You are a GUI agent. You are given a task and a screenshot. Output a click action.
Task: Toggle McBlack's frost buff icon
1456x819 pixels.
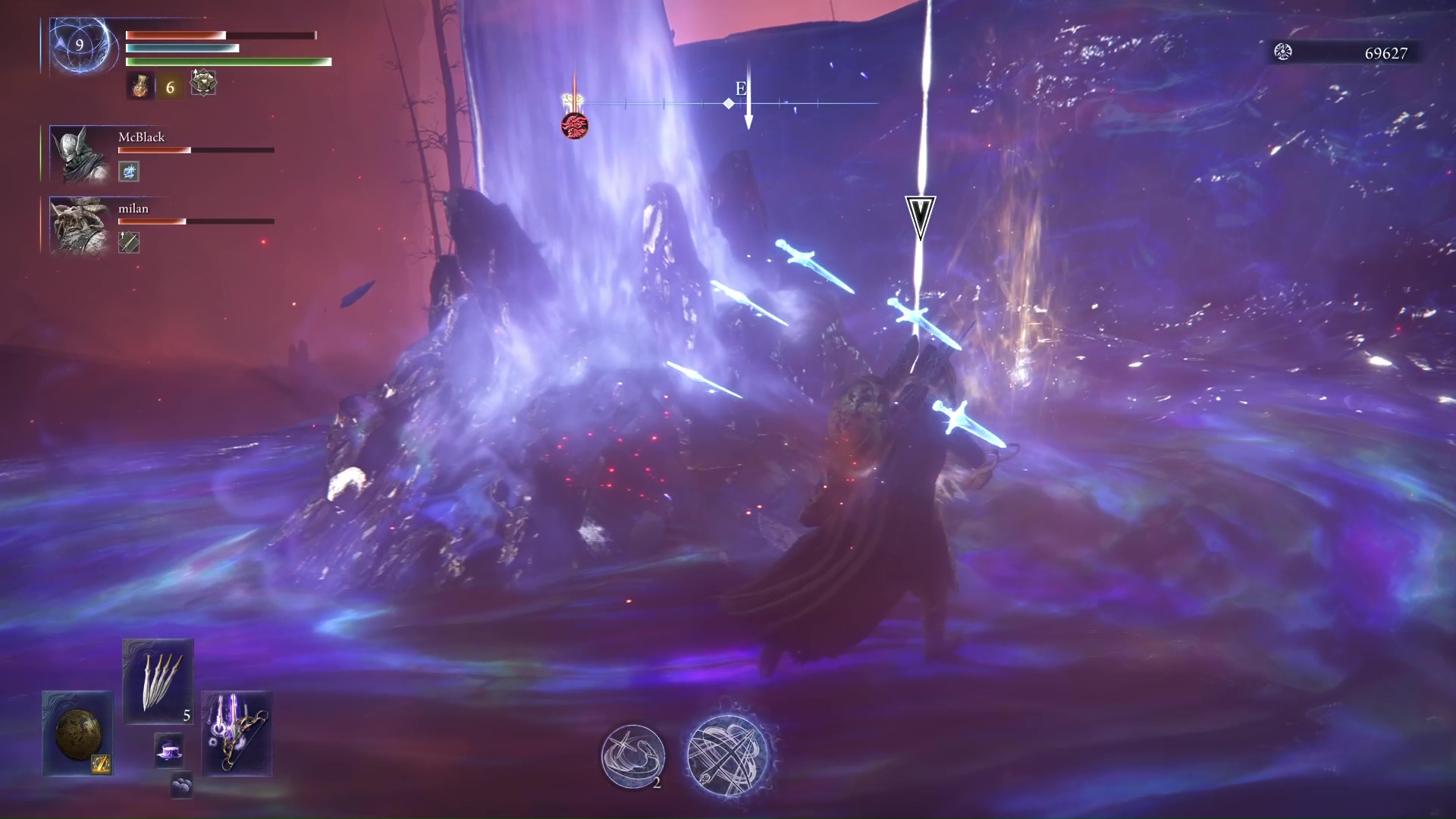tap(128, 172)
